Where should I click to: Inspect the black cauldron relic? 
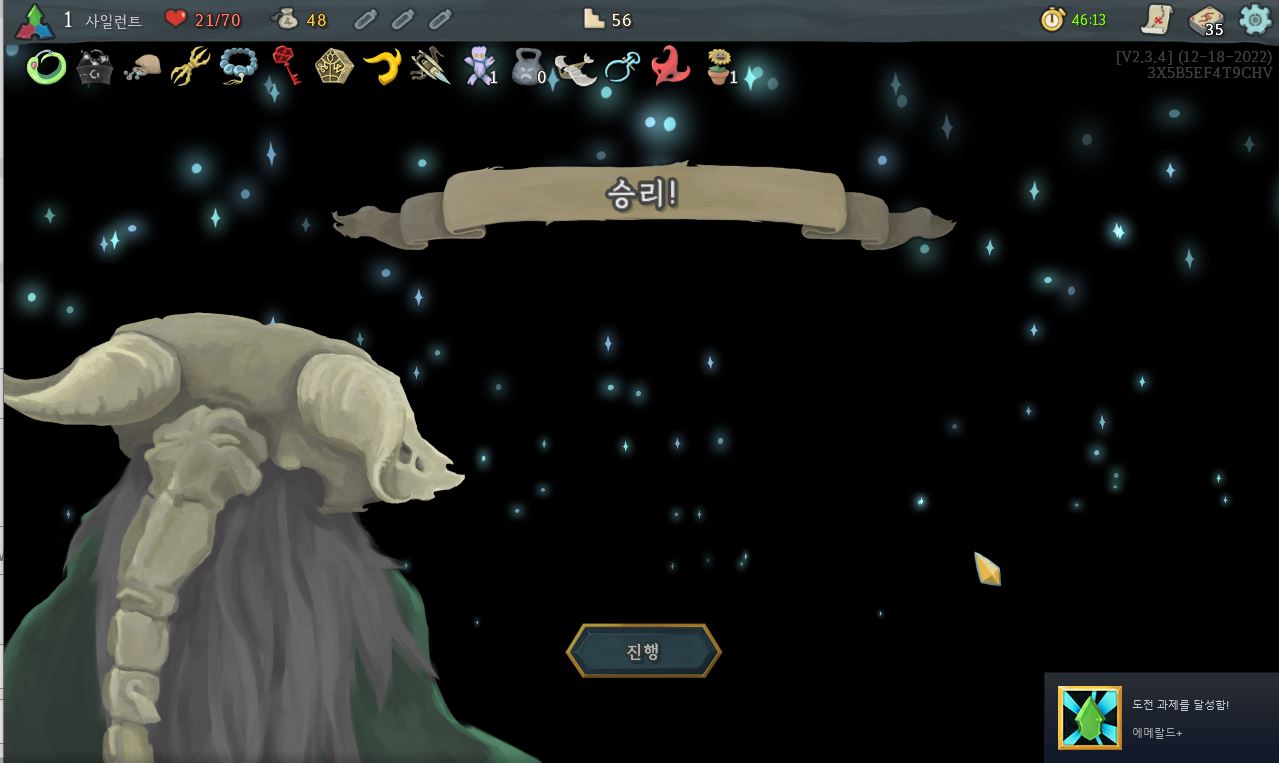94,68
